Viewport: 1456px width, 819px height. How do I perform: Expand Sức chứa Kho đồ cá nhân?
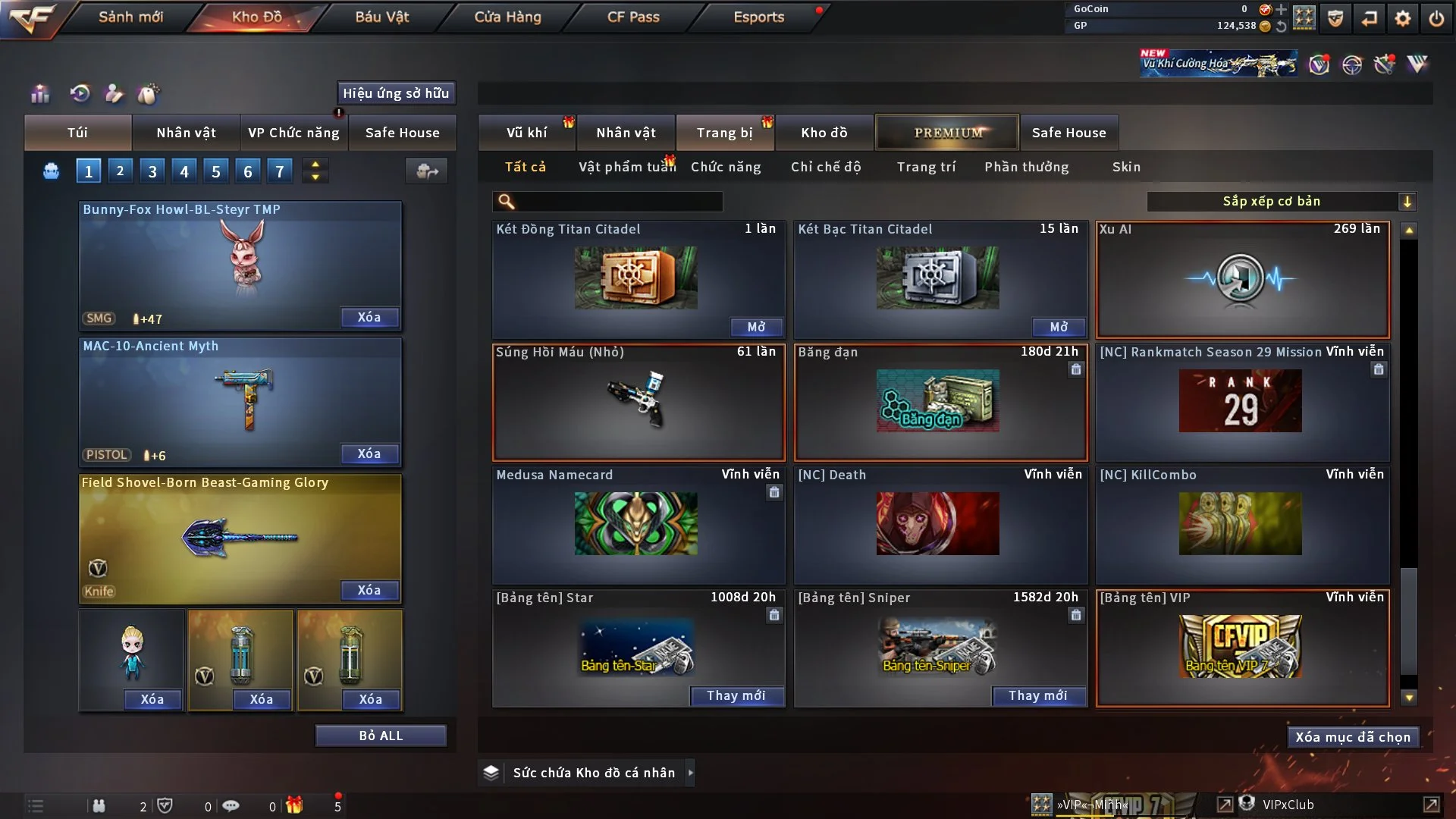tap(690, 773)
